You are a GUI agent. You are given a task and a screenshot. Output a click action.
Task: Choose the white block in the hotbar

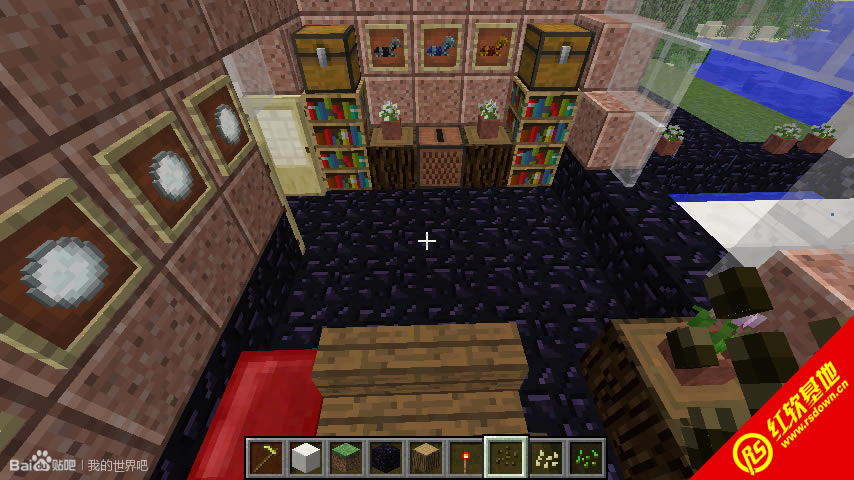306,458
